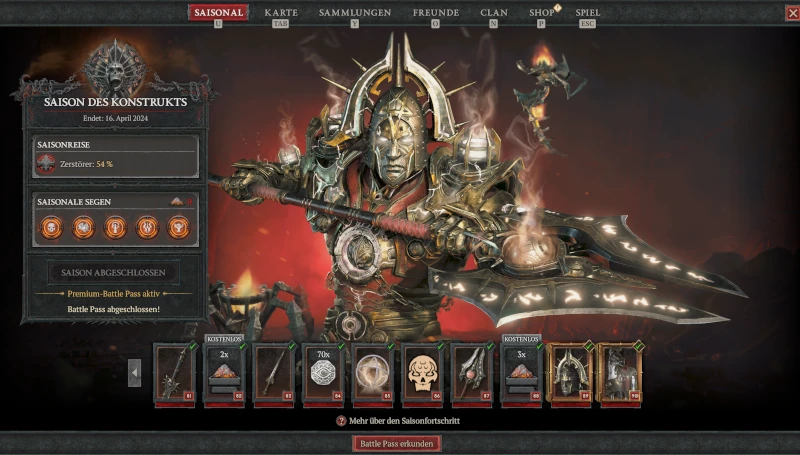This screenshot has height=455, width=800.
Task: Select the tier 89 helmet reward
Action: click(x=570, y=372)
